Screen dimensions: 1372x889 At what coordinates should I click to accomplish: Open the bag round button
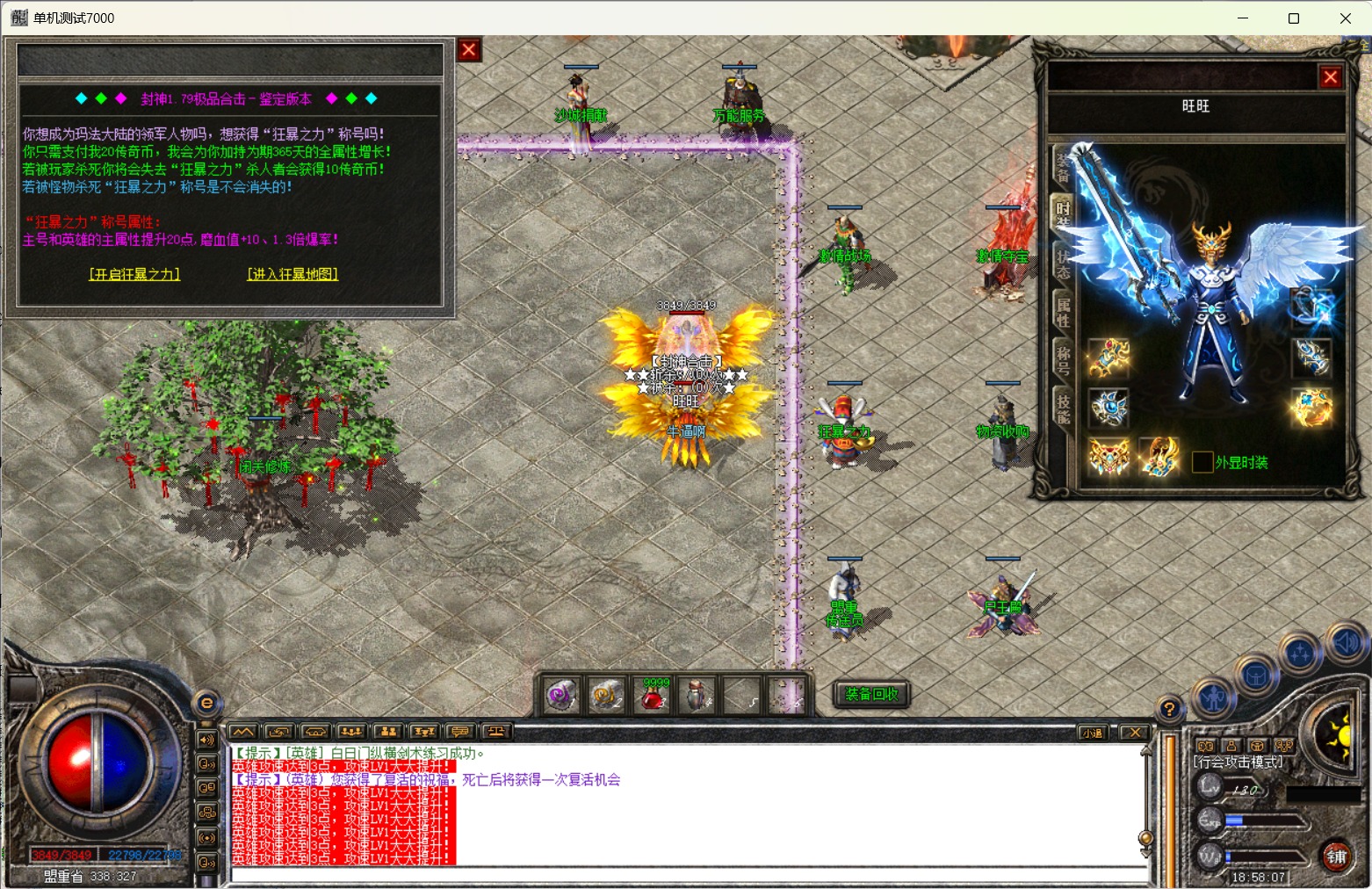point(1257,676)
